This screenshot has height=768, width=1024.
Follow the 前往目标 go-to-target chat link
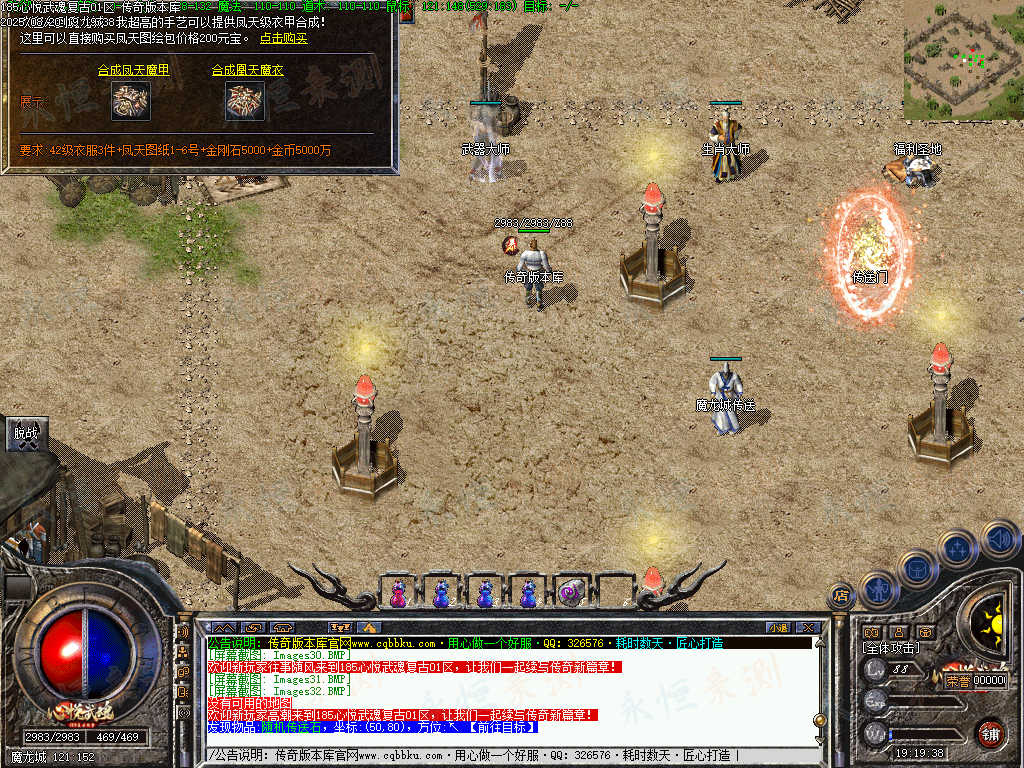point(496,727)
